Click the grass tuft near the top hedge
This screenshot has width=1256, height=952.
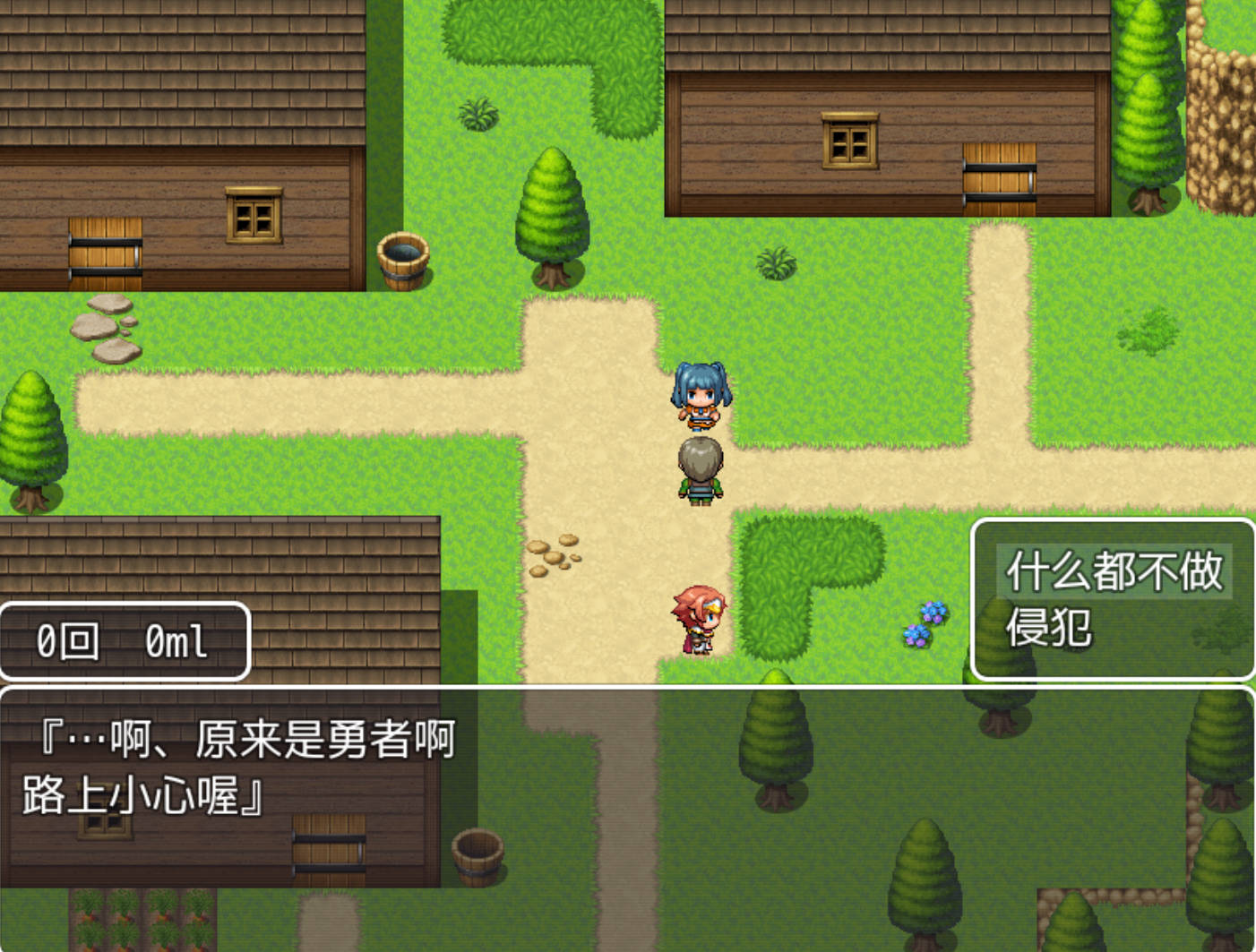point(477,112)
